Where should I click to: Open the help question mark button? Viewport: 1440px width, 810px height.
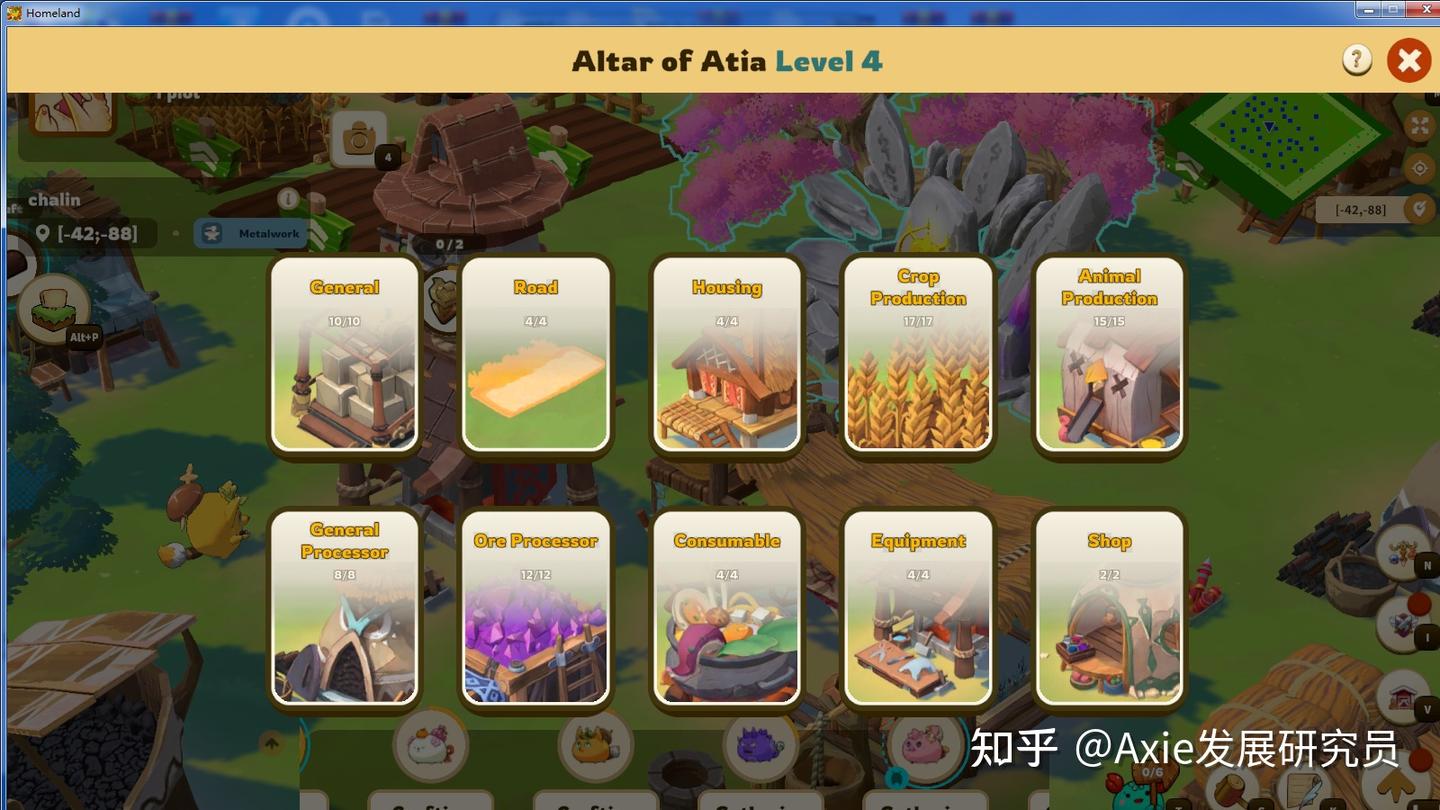pos(1356,59)
